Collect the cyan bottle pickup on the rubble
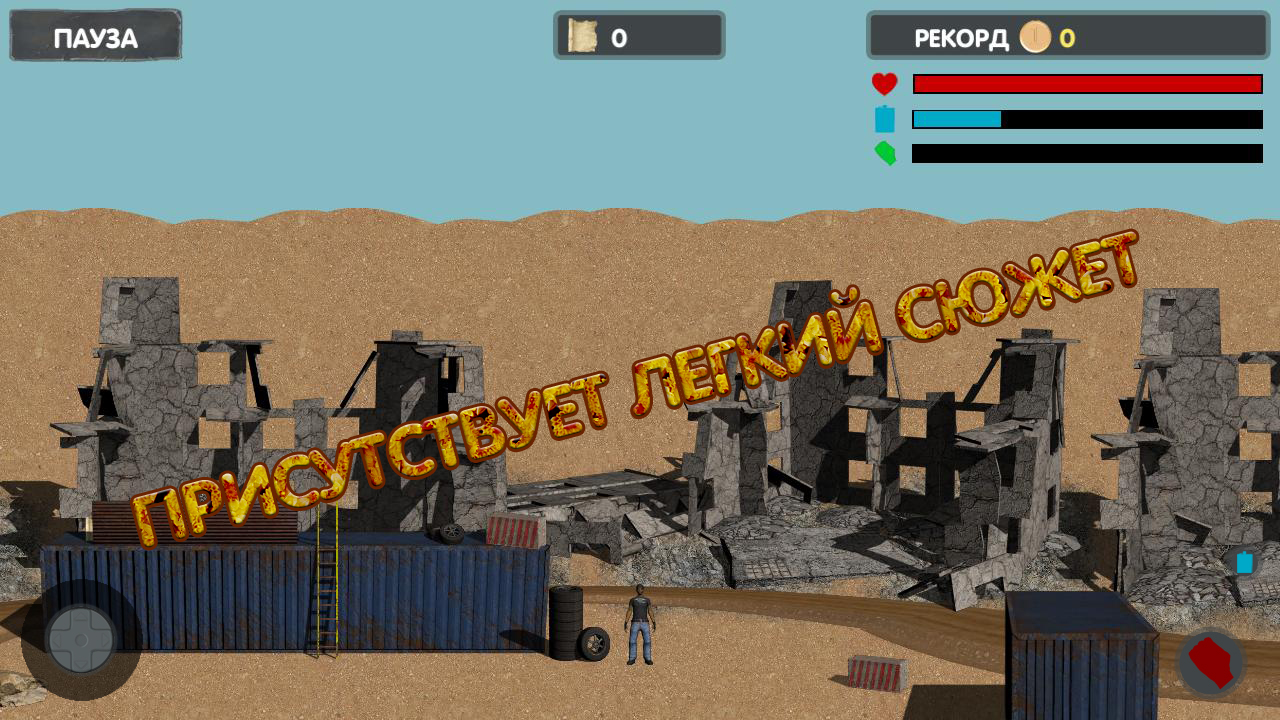 (x=1243, y=563)
